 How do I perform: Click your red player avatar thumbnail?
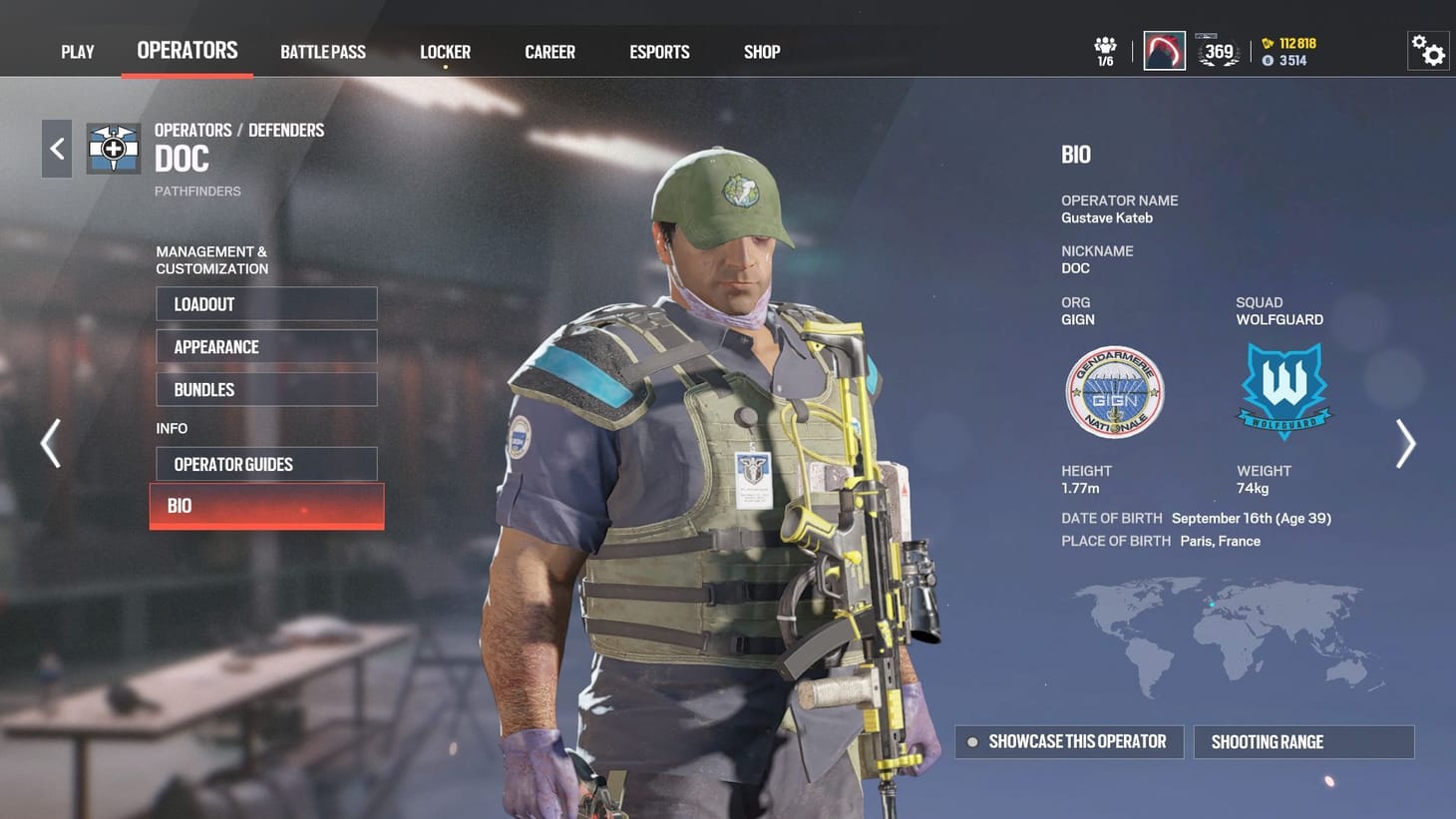pyautogui.click(x=1164, y=49)
